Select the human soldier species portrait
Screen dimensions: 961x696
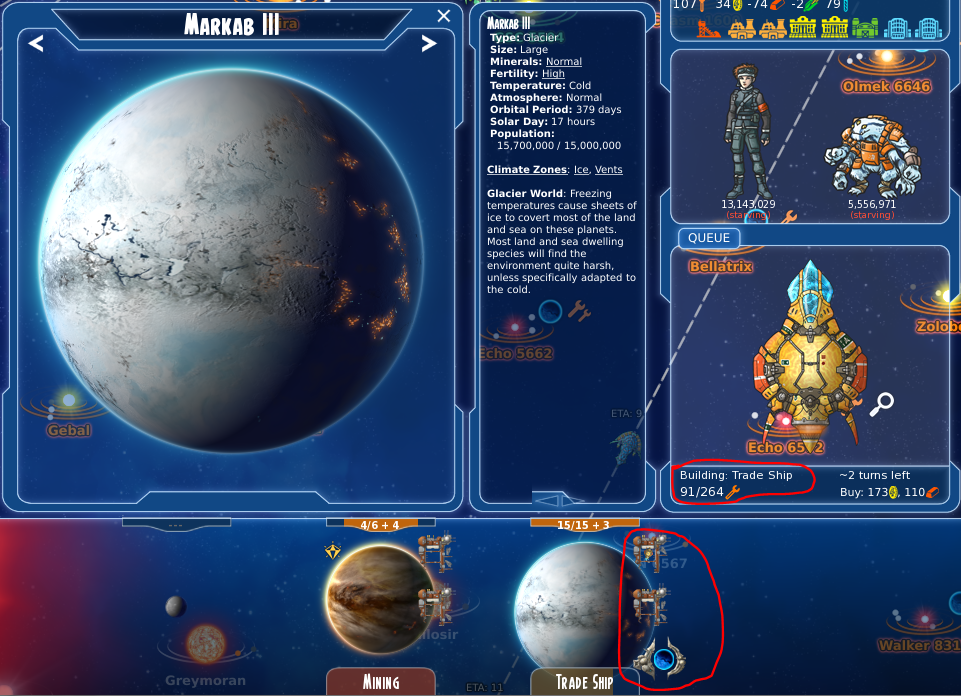click(x=747, y=134)
